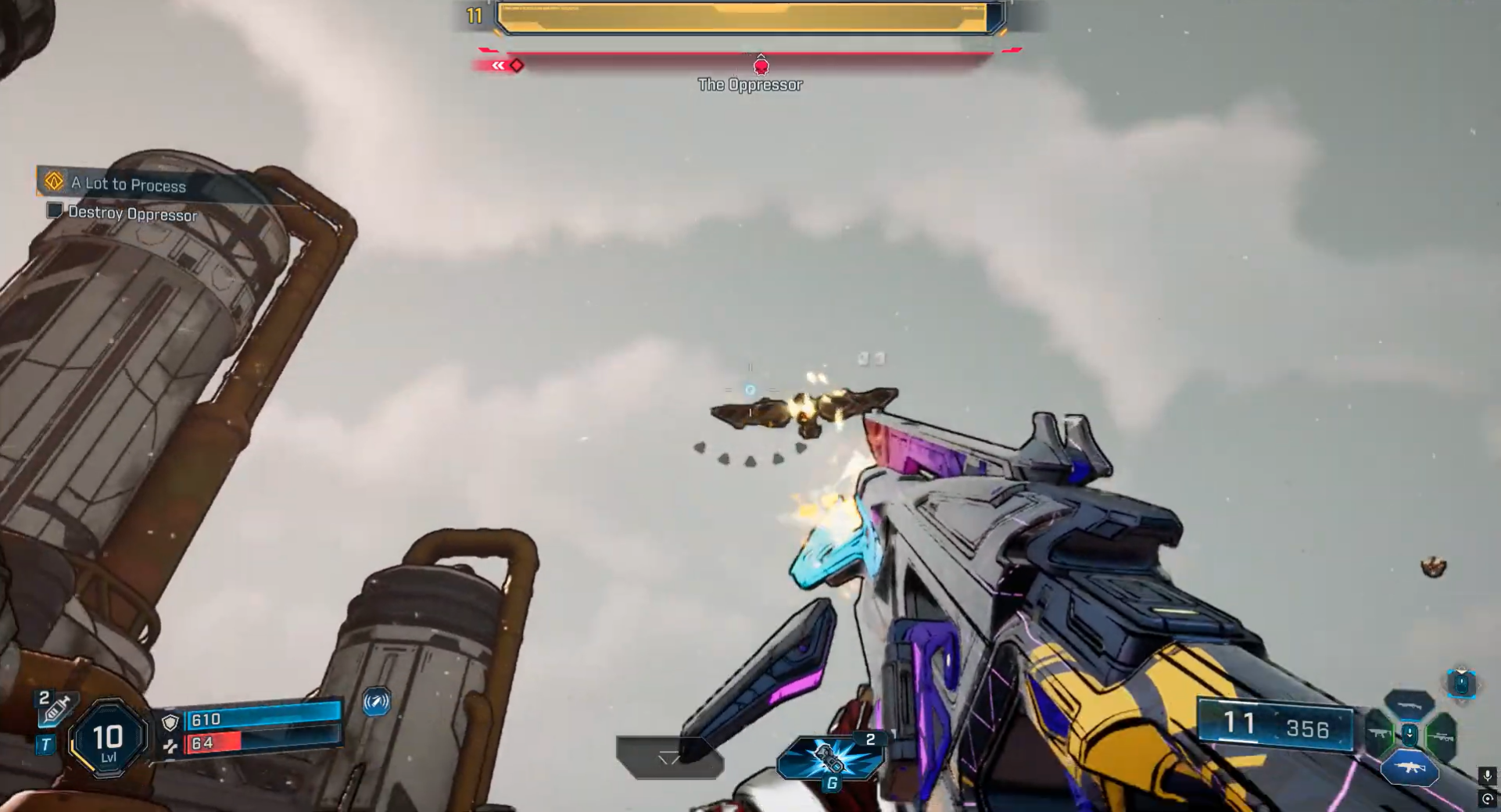Image resolution: width=1501 pixels, height=812 pixels.
Task: Switch to the left weapon slot
Action: [1380, 735]
